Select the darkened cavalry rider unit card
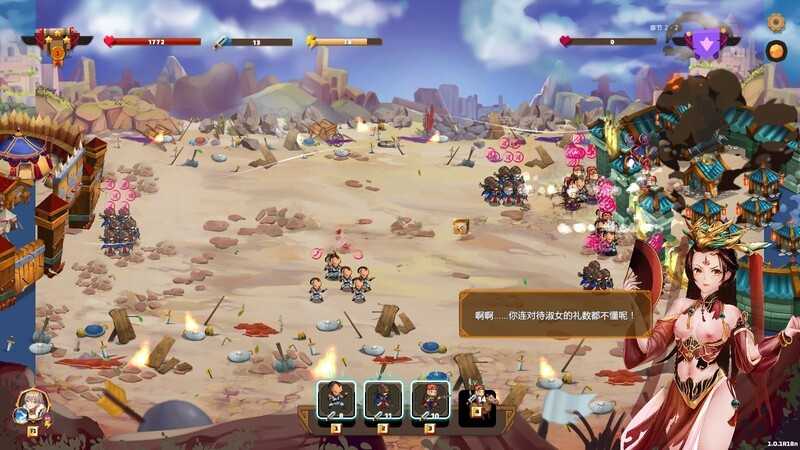 pos(476,399)
